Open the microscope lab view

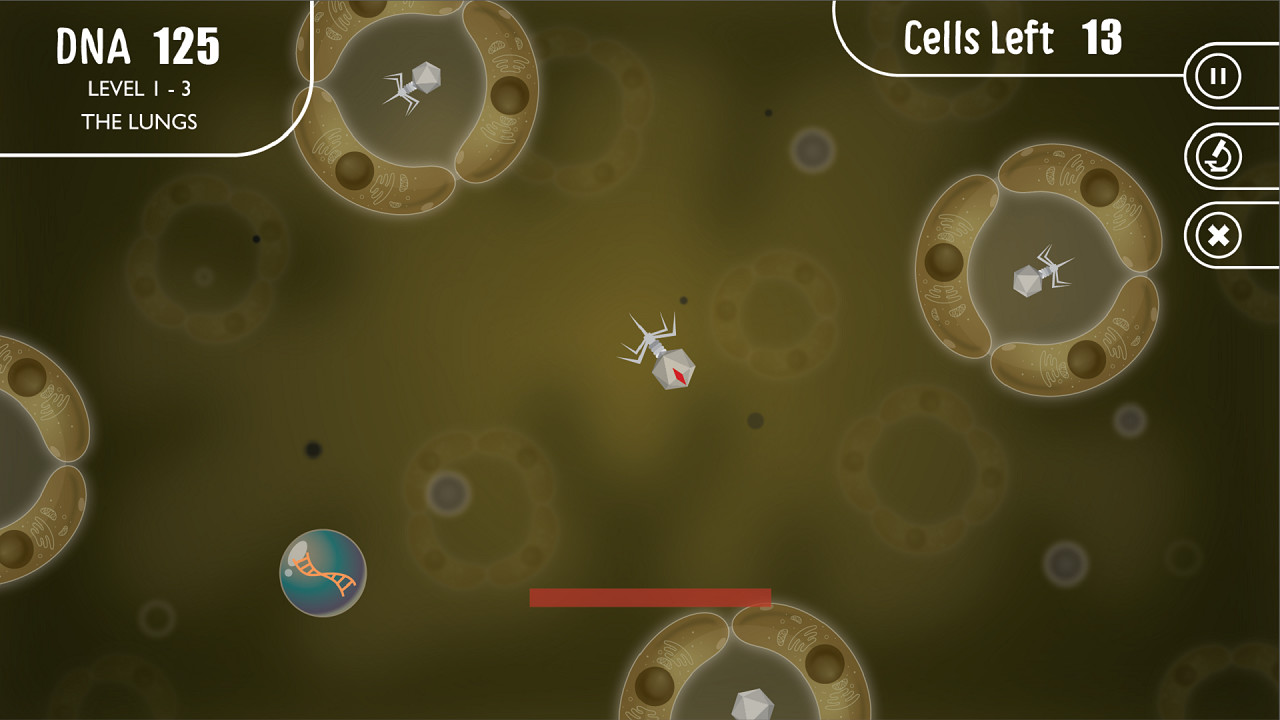[x=1218, y=156]
